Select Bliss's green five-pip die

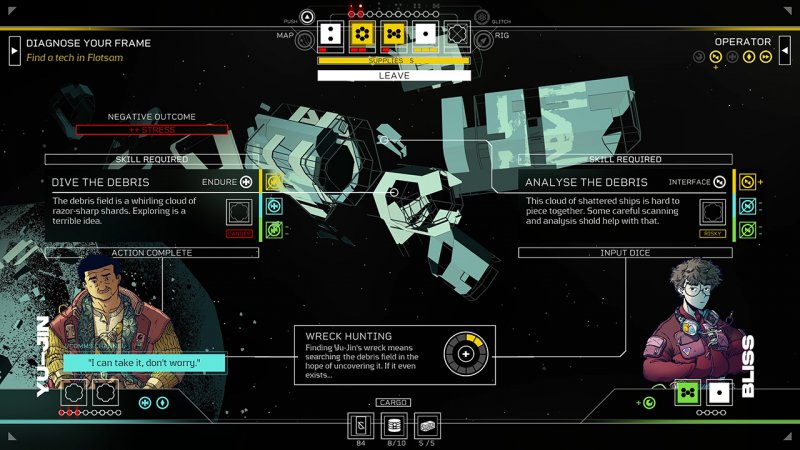[687, 392]
